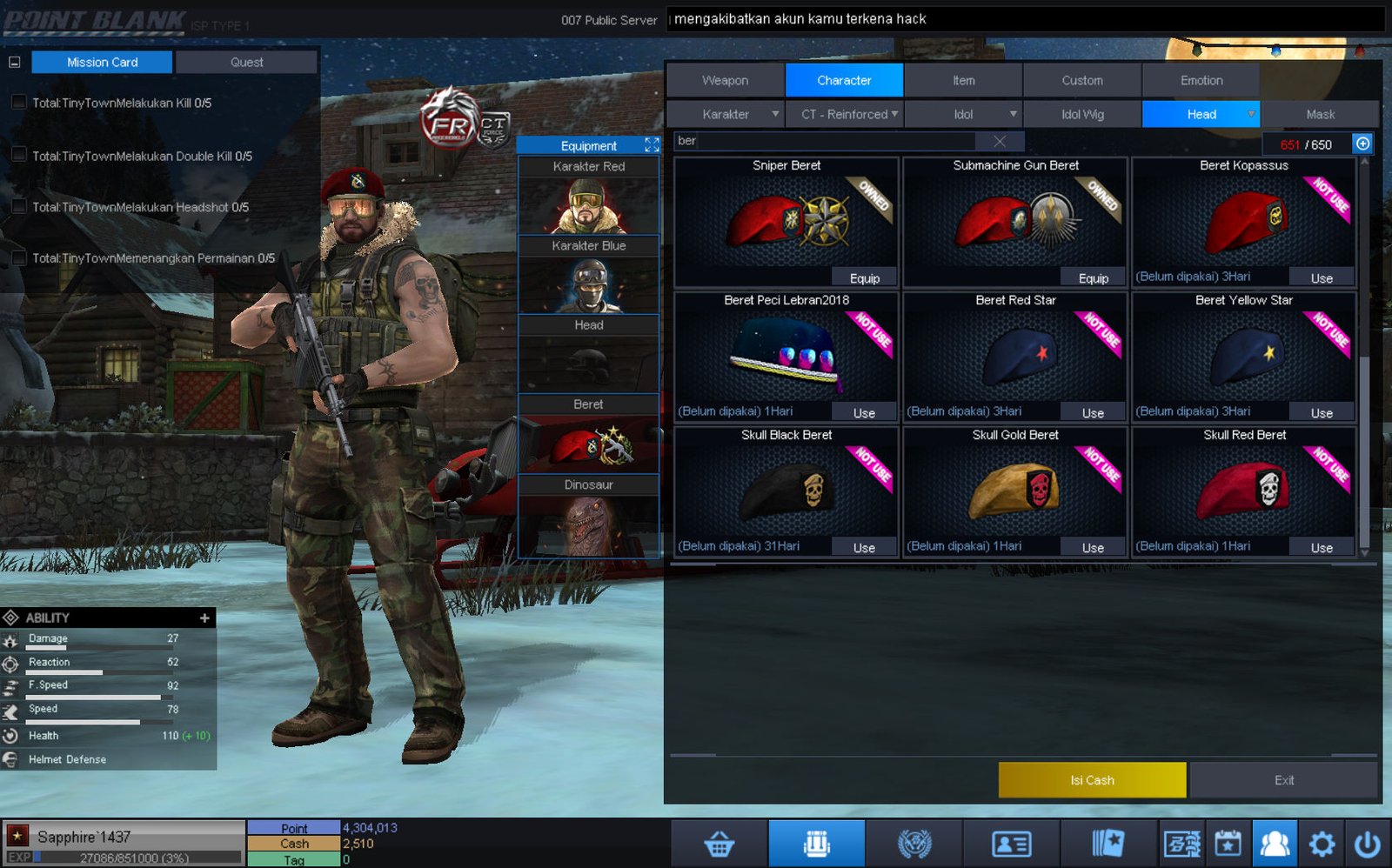Screen dimensions: 1392x868
Task: Show the Mask category
Action: point(1320,114)
